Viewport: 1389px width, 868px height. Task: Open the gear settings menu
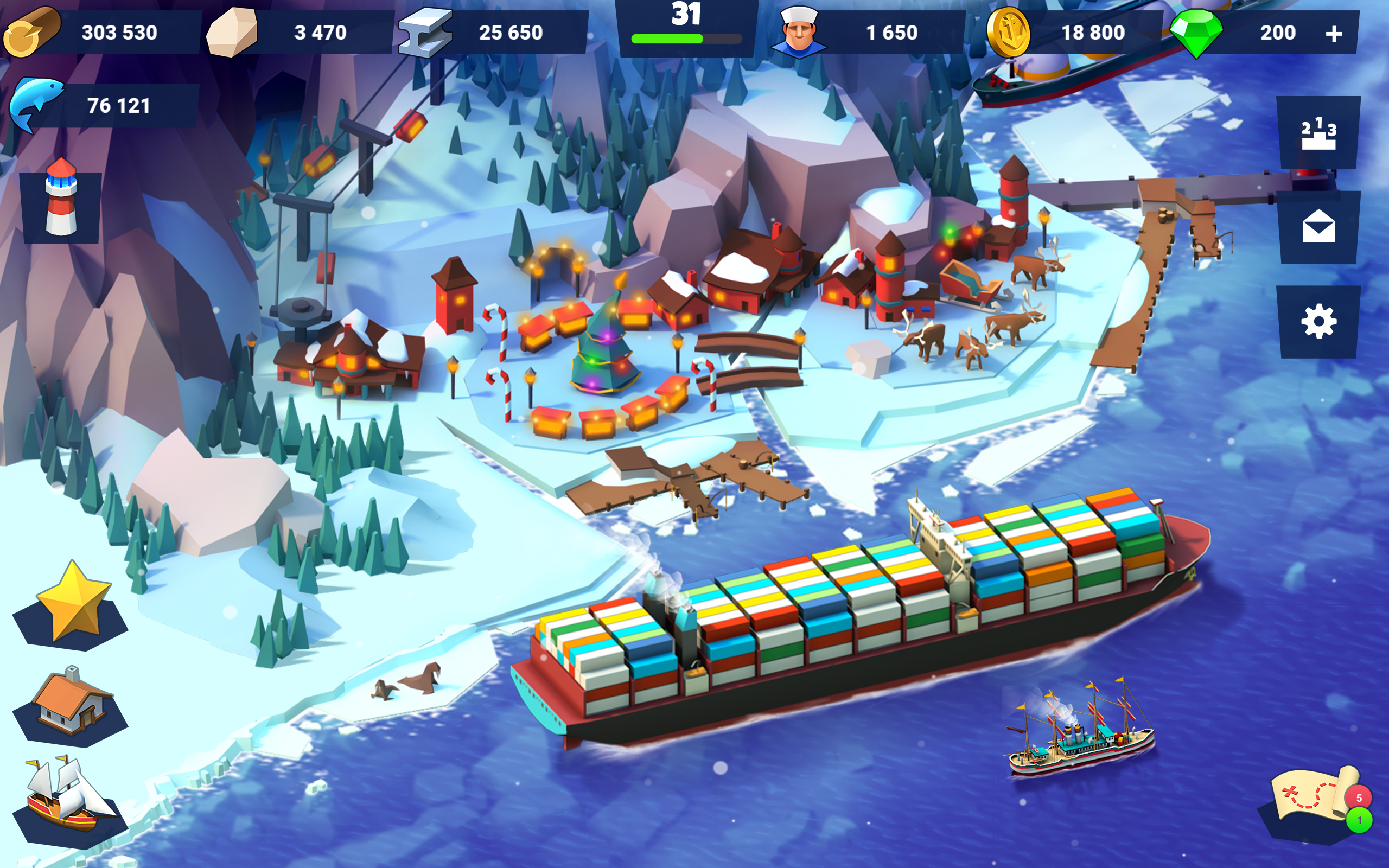tap(1318, 322)
